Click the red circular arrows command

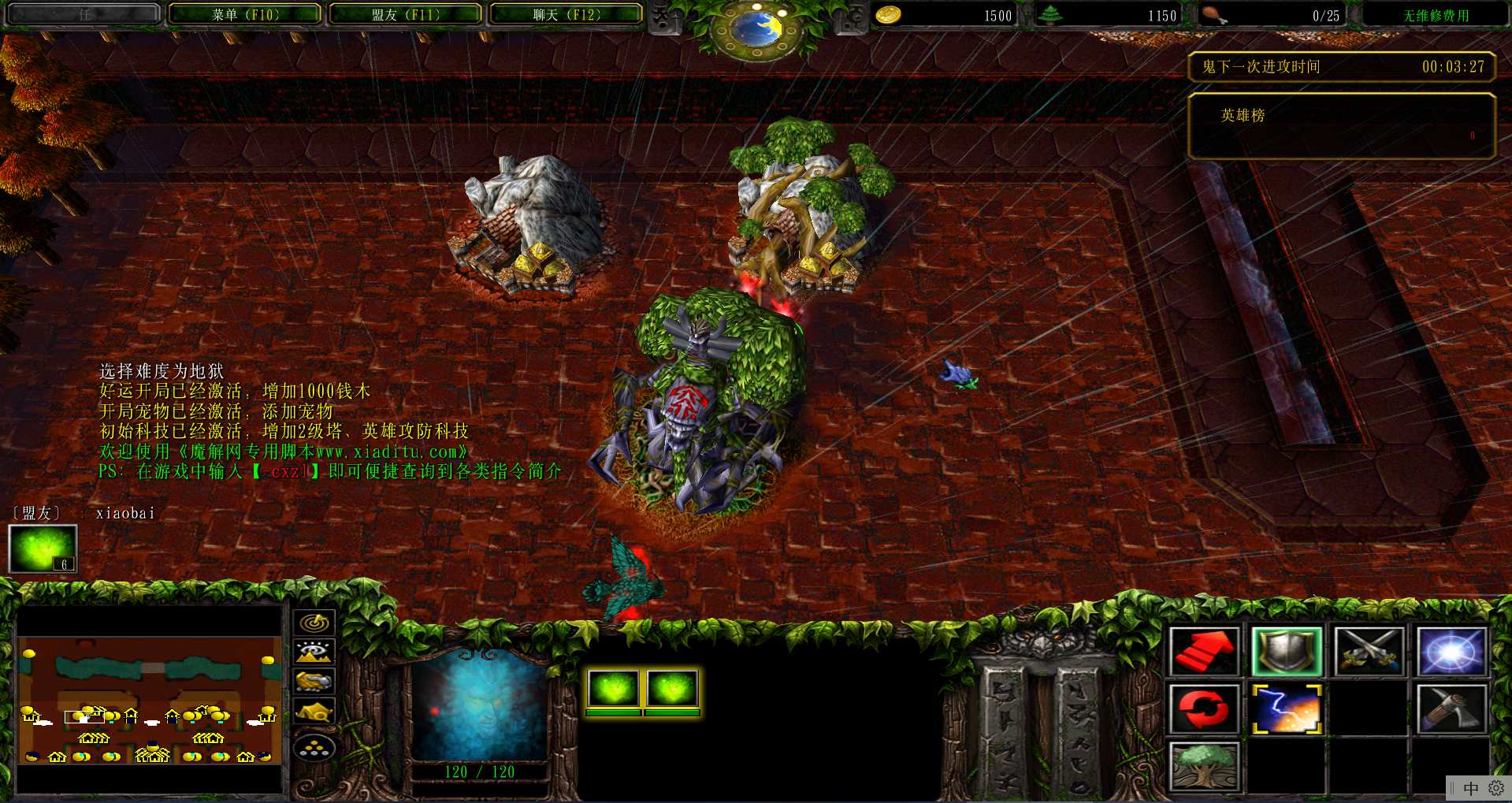click(x=1204, y=708)
